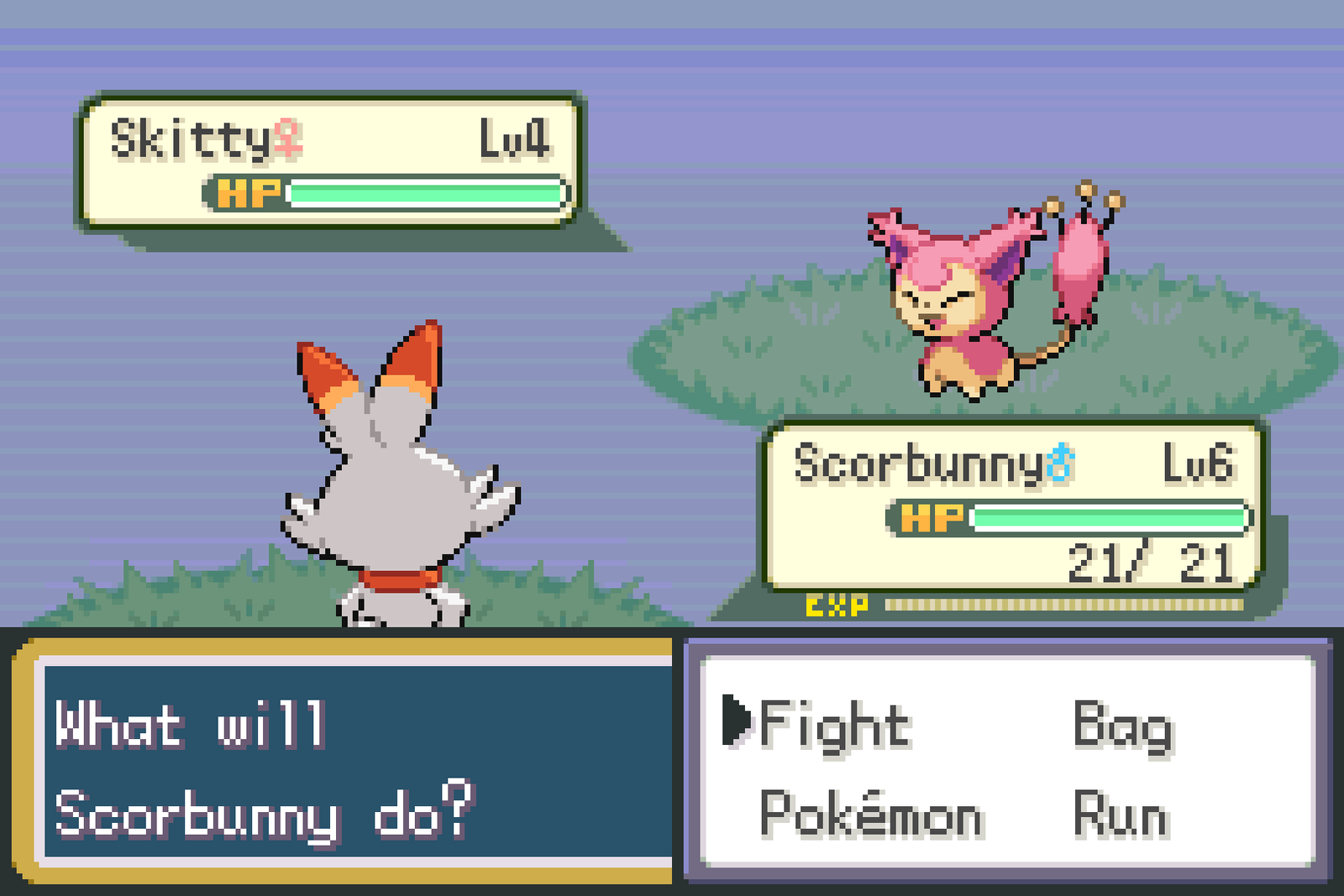The image size is (1344, 896).
Task: Click Scorbunny's HP bar
Action: [1109, 518]
